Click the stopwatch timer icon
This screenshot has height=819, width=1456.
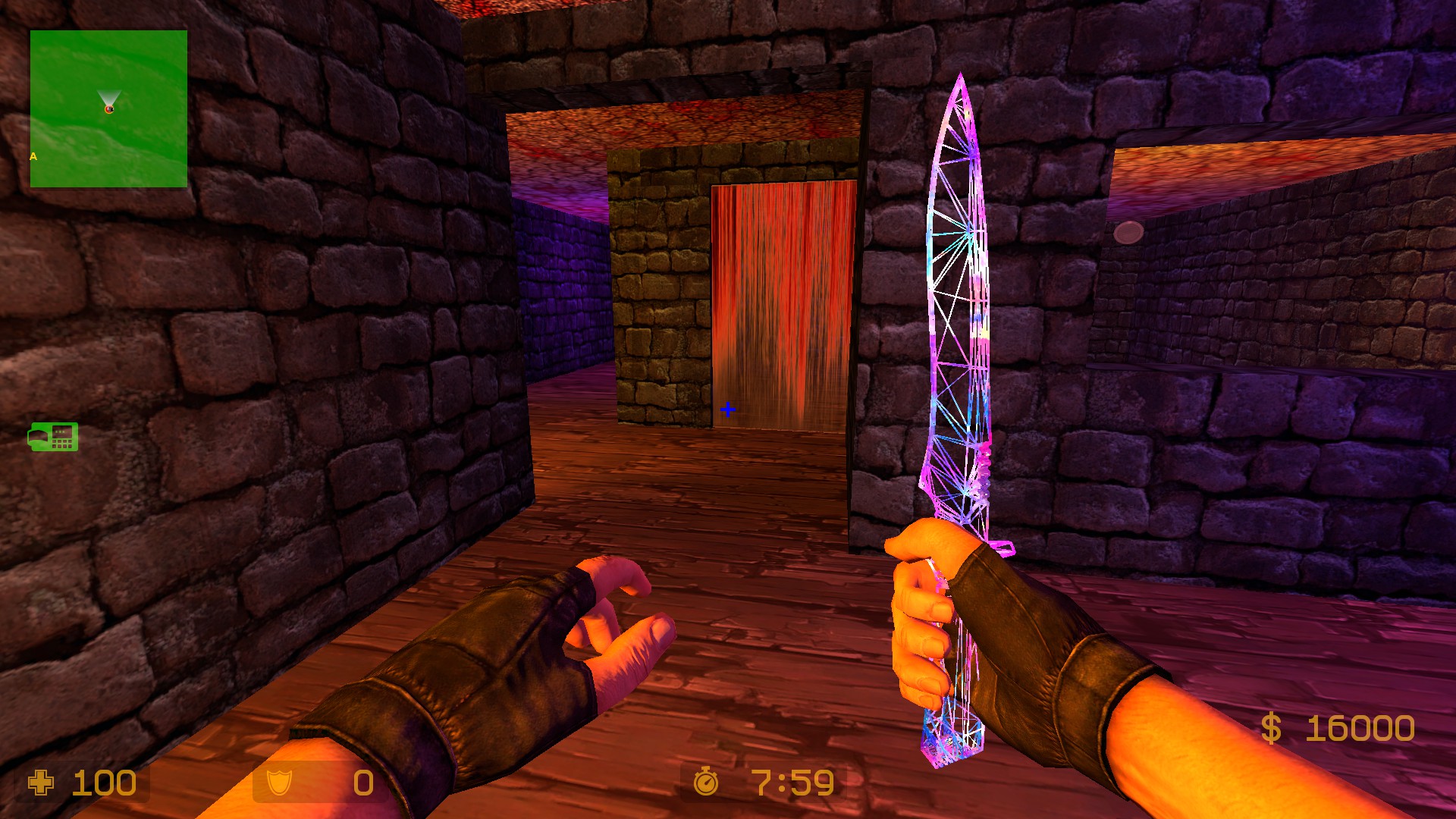[705, 781]
